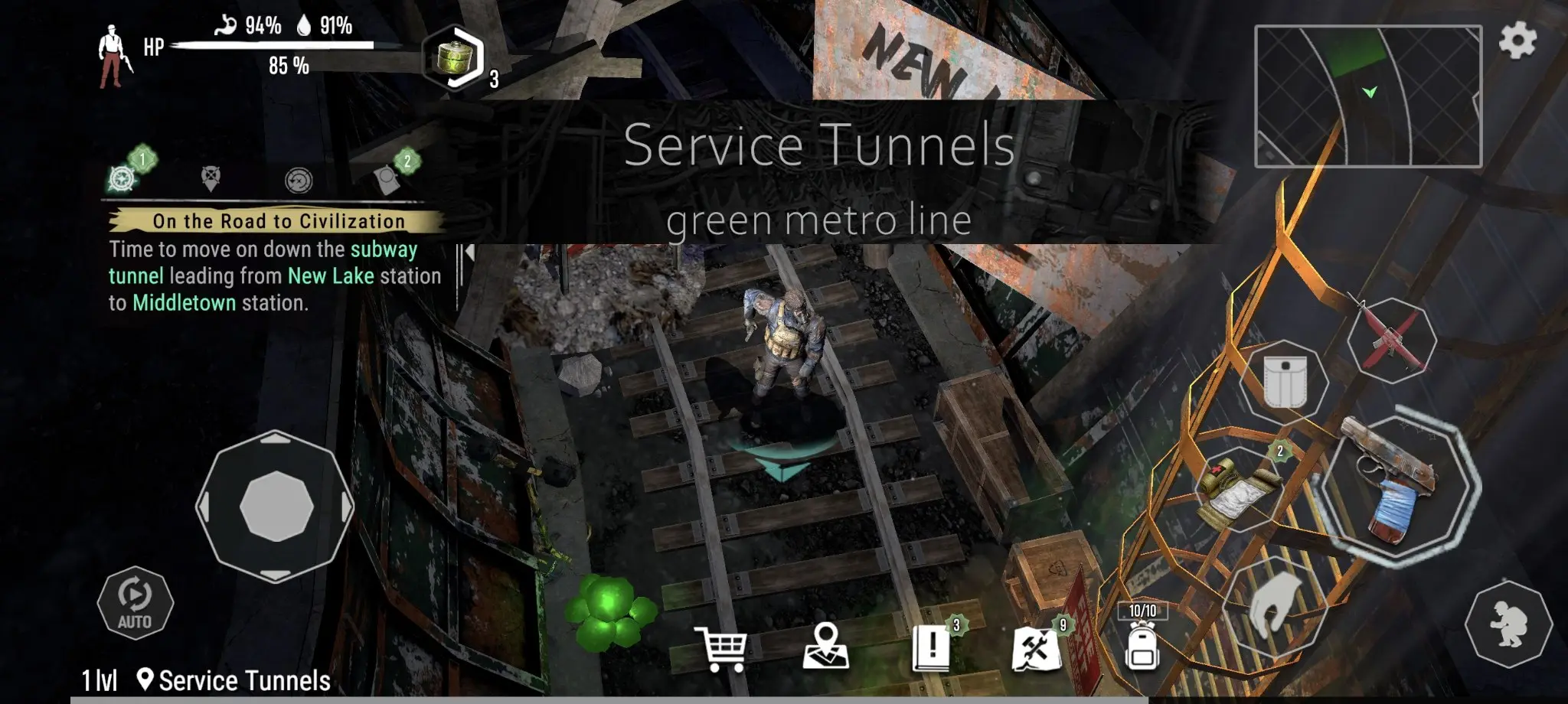The height and width of the screenshot is (704, 1568).
Task: Switch to the red assault rifle
Action: (1390, 338)
